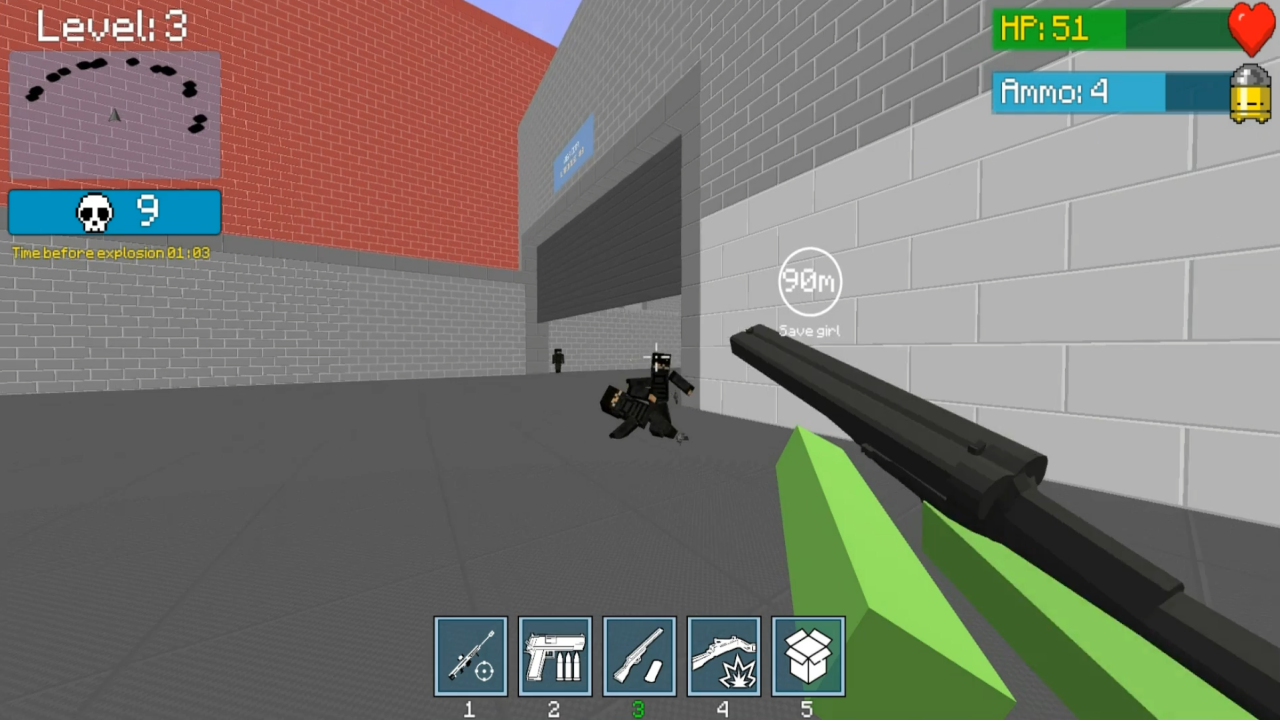Click the kill count number 9
Image resolution: width=1280 pixels, height=720 pixels.
tap(148, 210)
